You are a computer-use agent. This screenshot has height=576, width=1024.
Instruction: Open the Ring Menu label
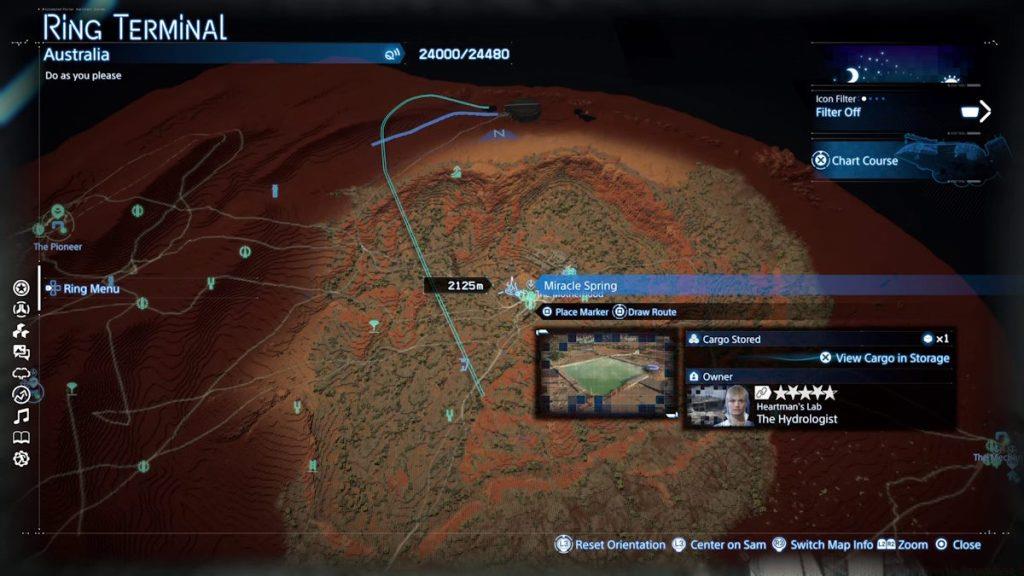(x=90, y=289)
